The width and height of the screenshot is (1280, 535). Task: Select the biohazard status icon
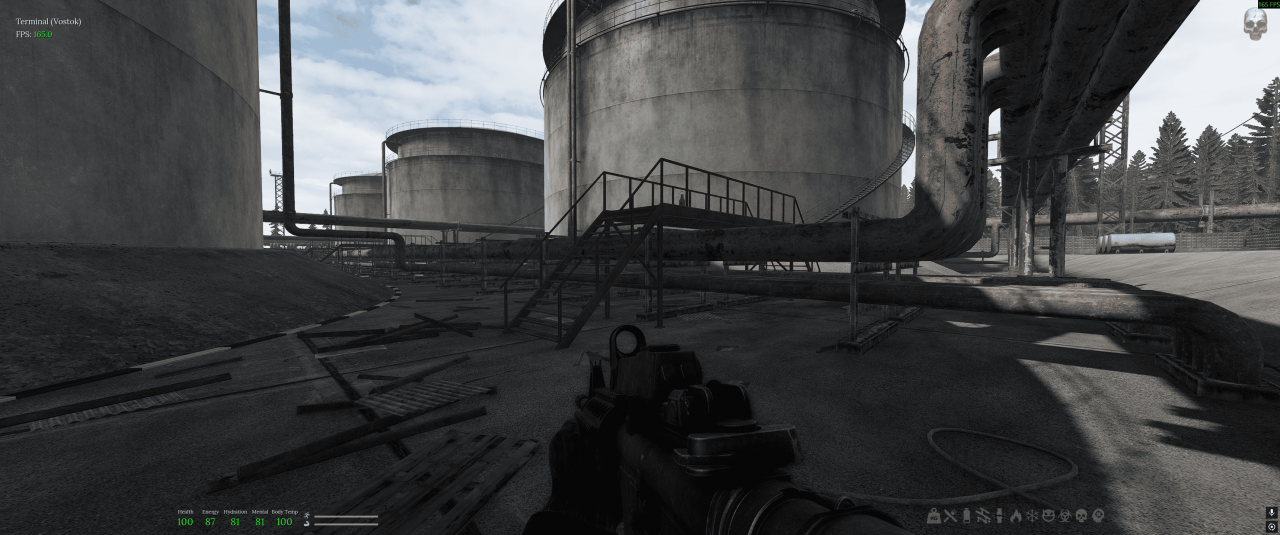(x=1065, y=516)
